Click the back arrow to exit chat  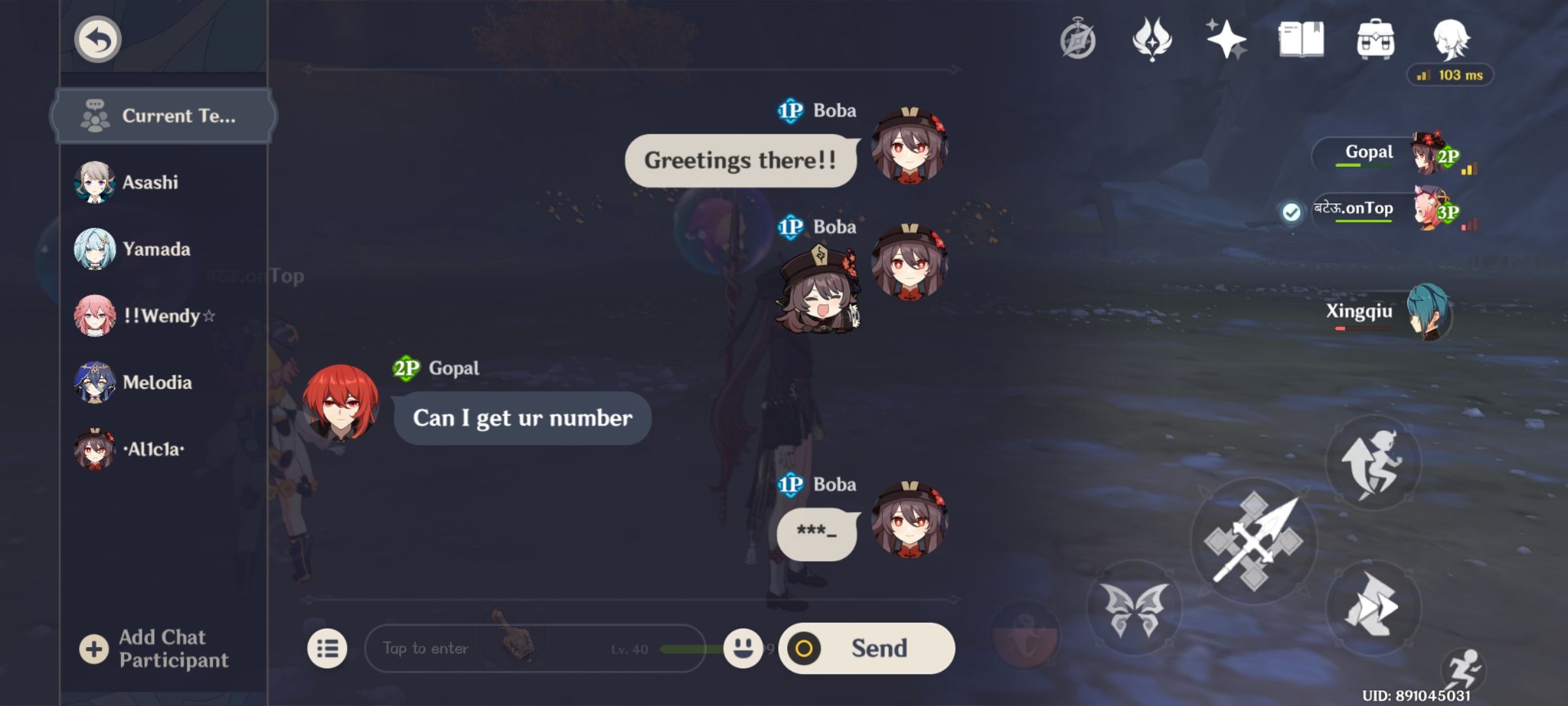click(97, 39)
